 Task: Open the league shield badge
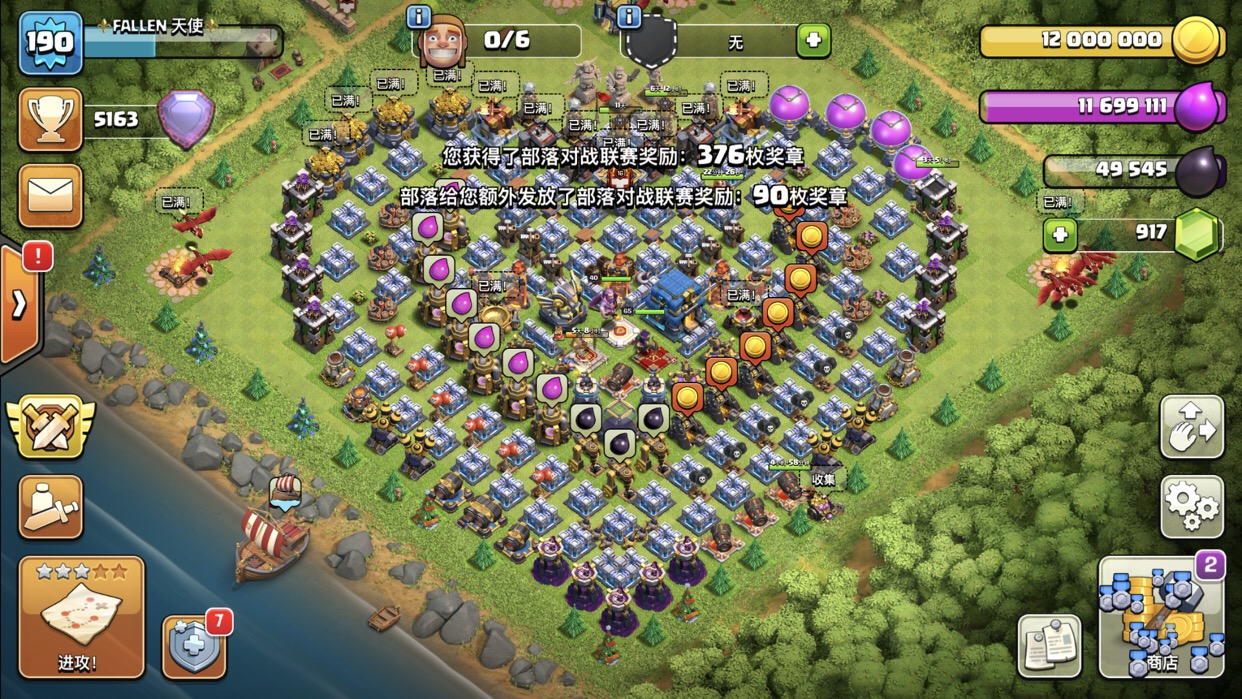[x=186, y=120]
